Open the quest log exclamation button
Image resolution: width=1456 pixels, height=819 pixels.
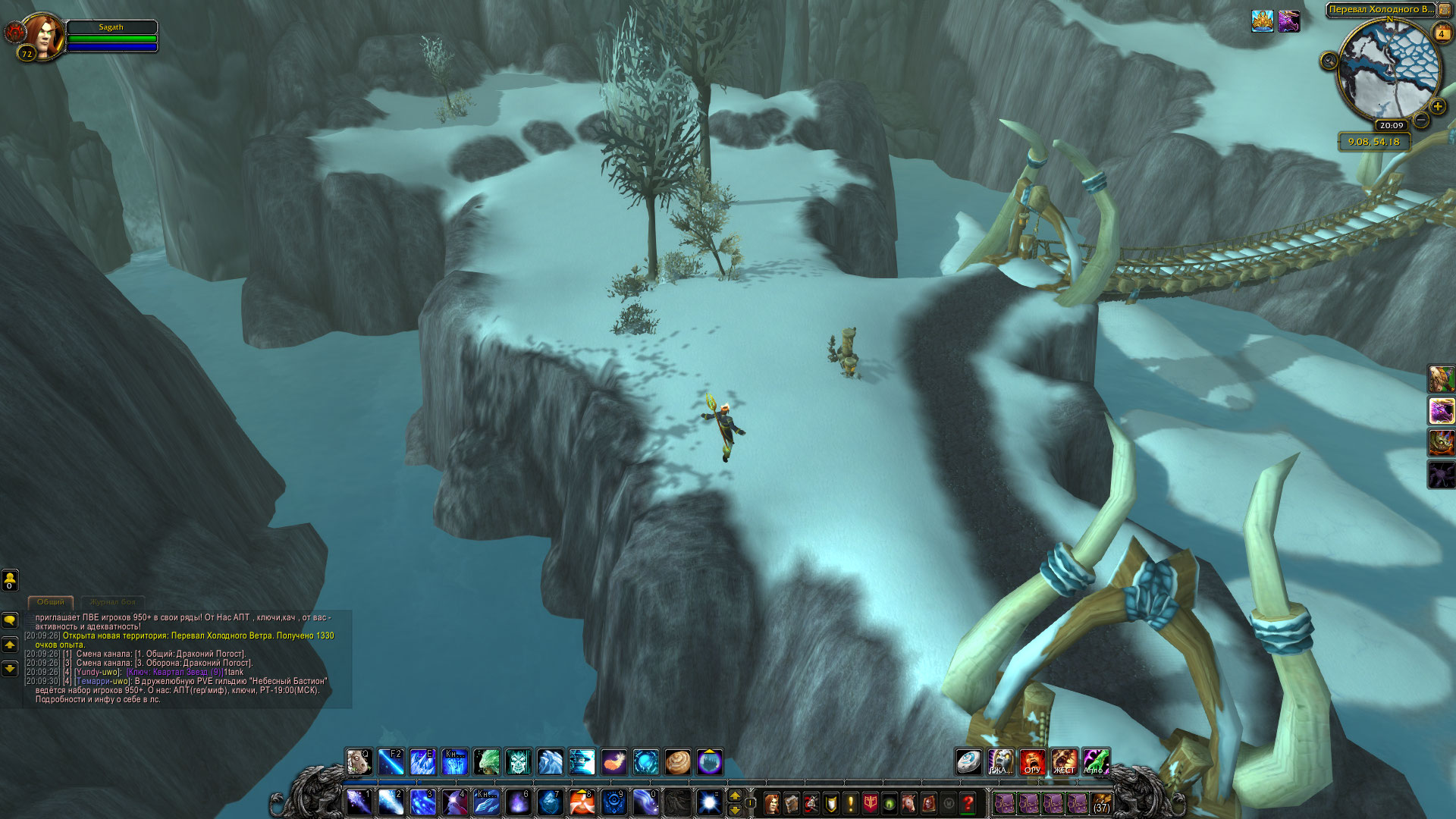(x=851, y=803)
